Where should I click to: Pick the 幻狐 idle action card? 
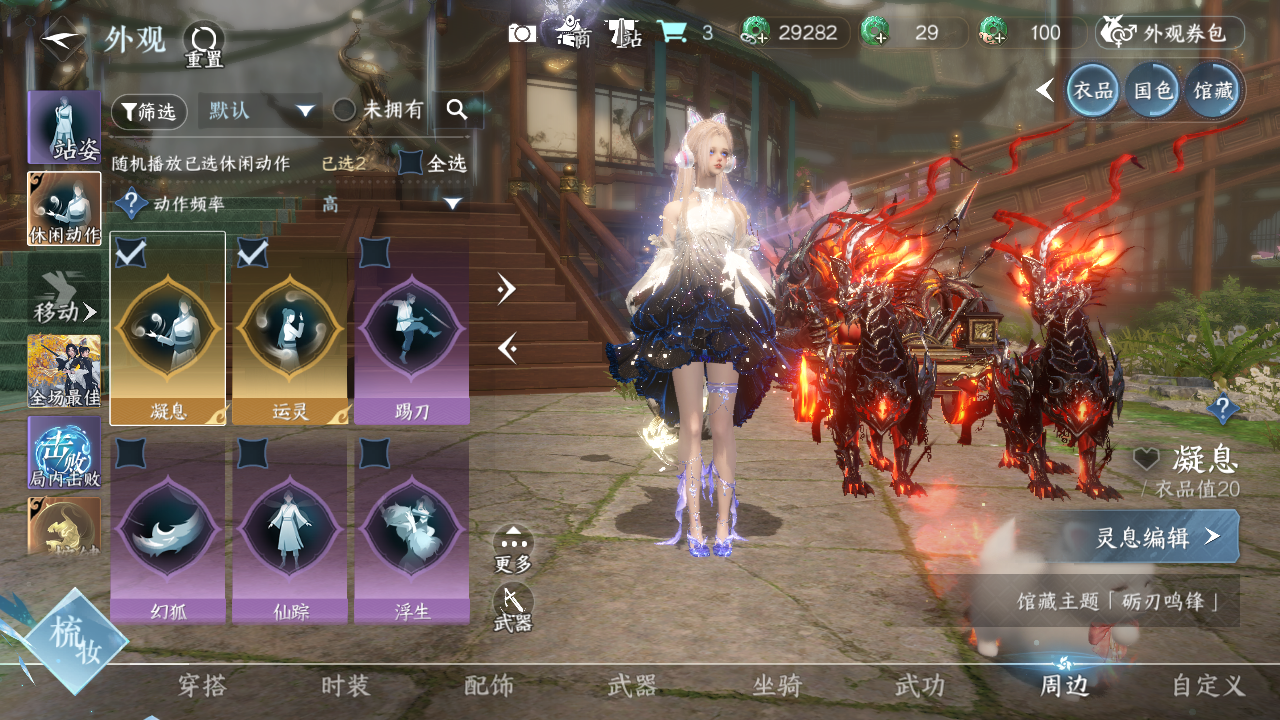pyautogui.click(x=167, y=528)
